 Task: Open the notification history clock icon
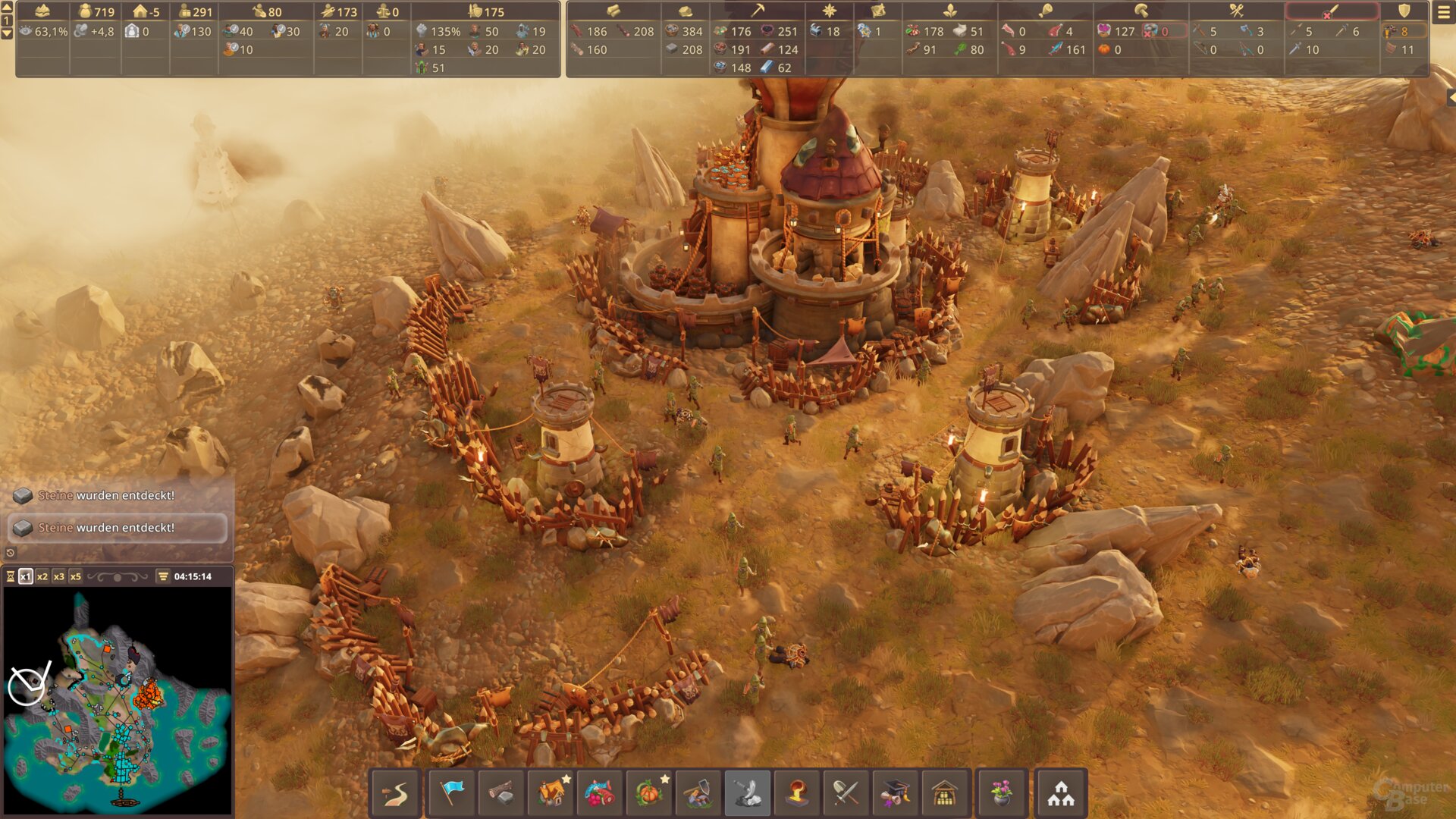click(11, 553)
